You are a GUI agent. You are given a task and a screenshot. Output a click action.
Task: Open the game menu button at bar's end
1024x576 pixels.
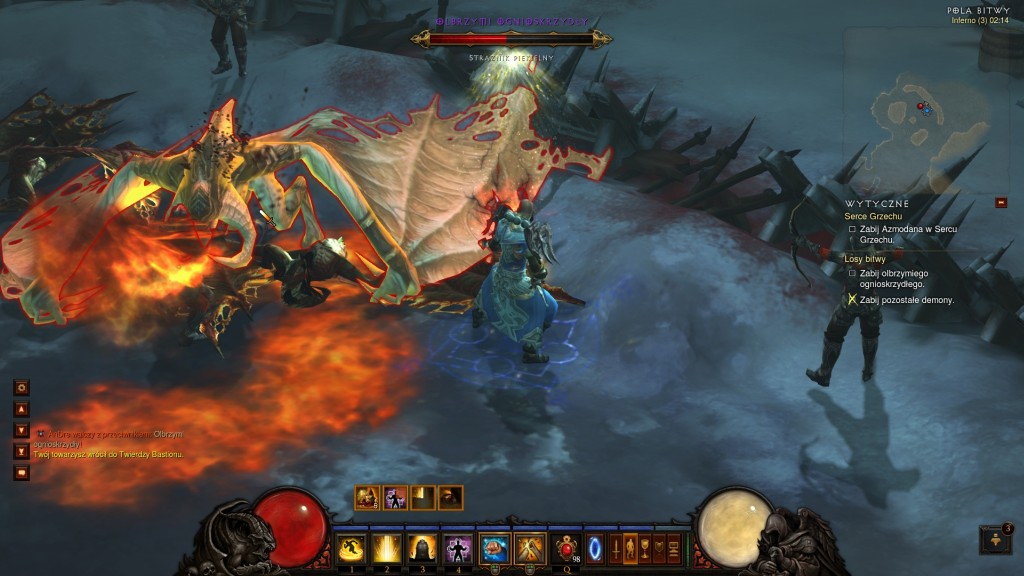pos(673,548)
